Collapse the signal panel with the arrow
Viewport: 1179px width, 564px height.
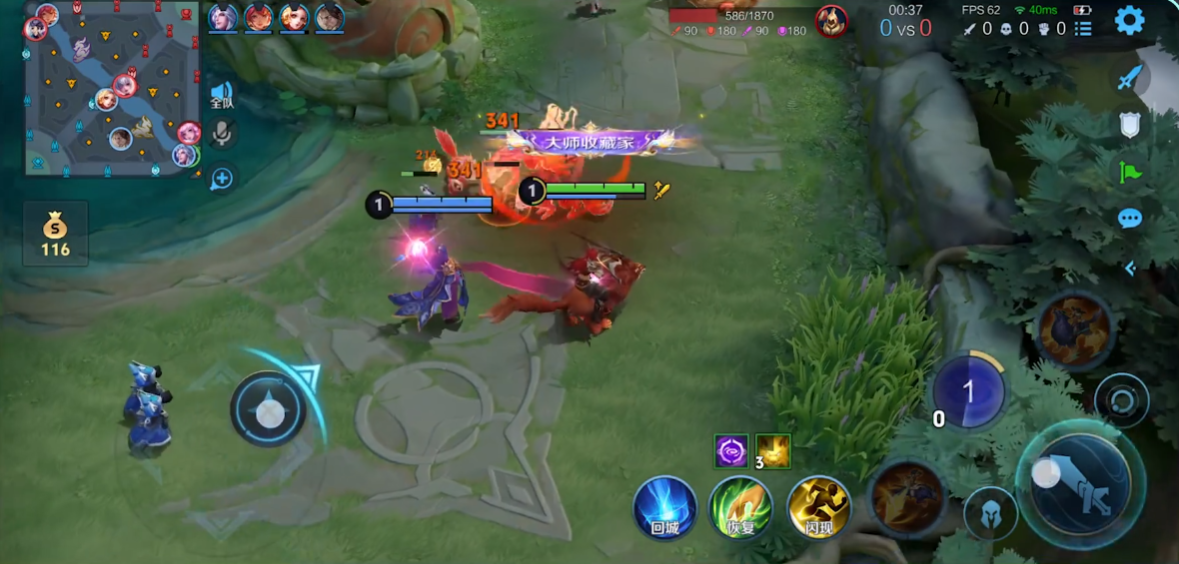point(1130,268)
